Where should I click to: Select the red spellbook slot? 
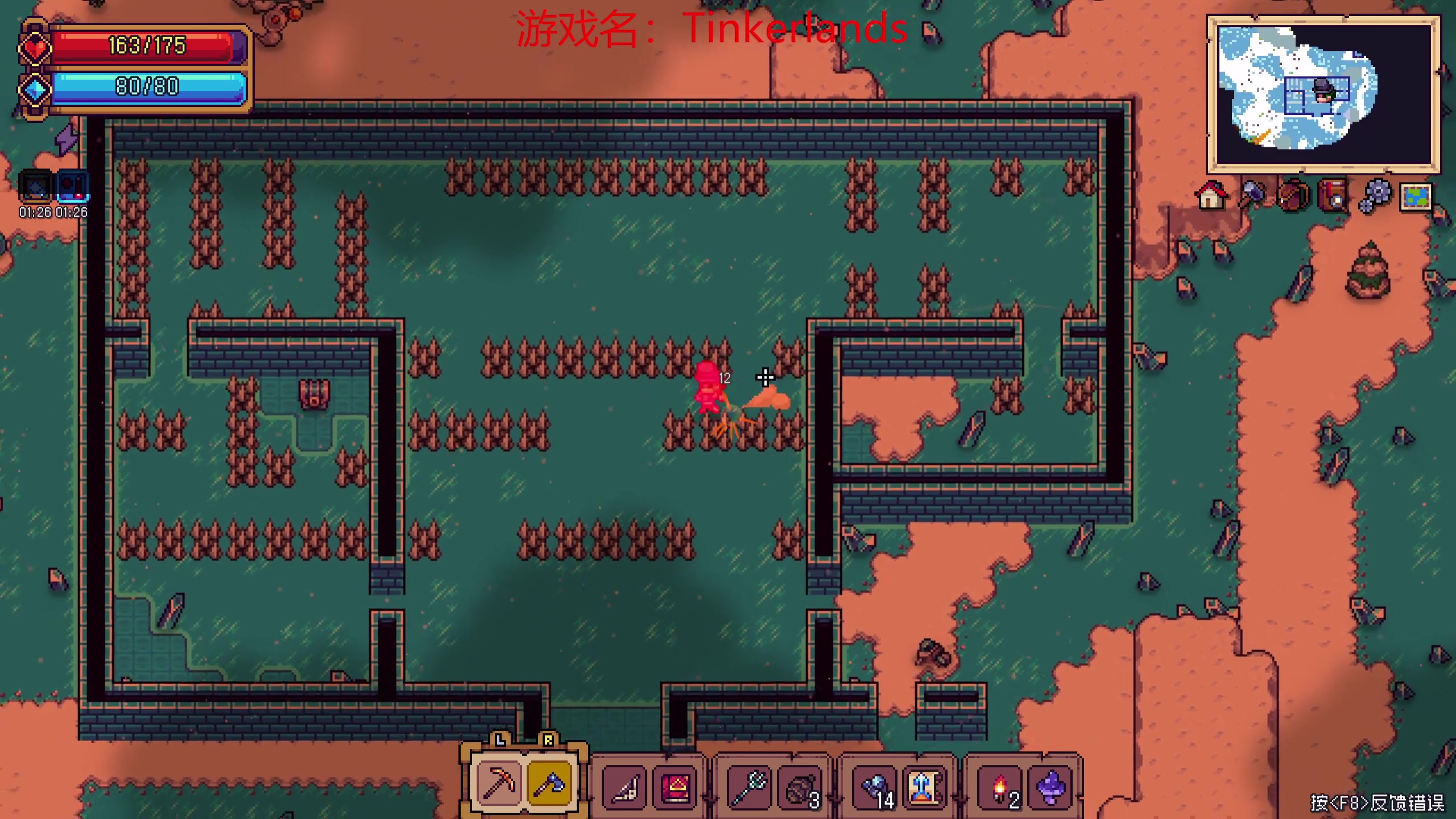point(675,788)
